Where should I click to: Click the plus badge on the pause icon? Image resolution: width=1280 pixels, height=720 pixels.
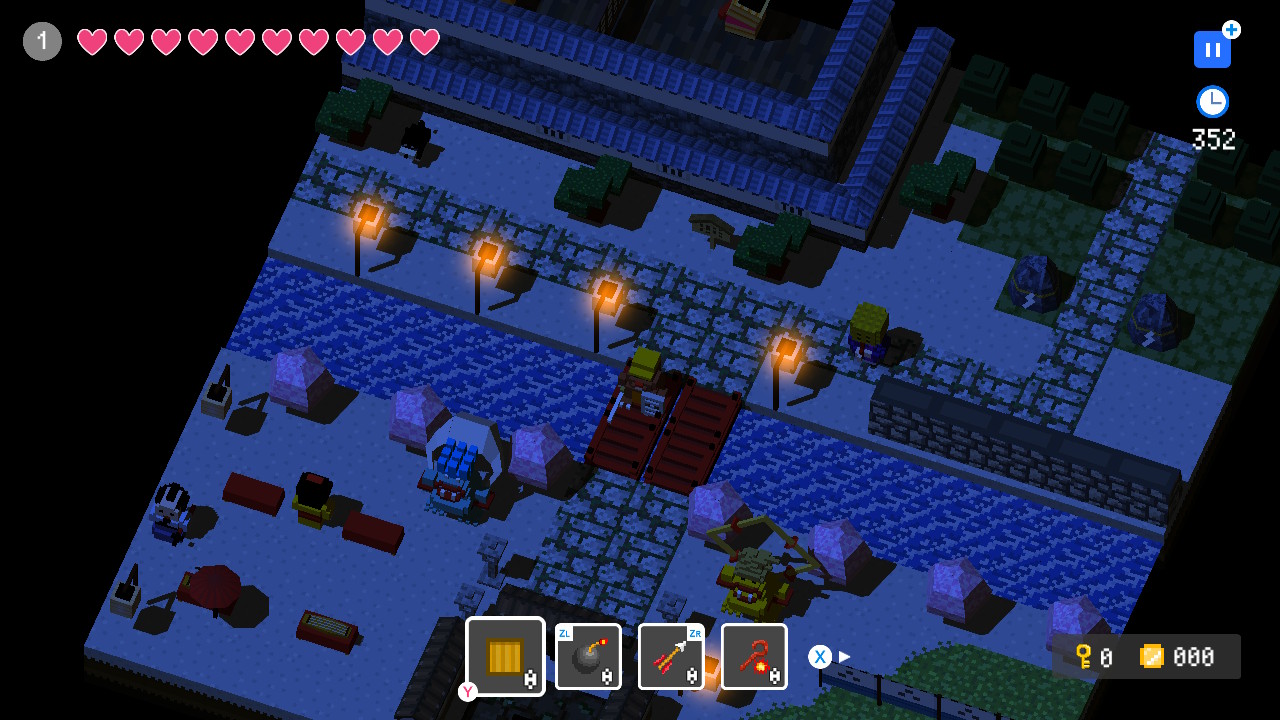click(1230, 31)
